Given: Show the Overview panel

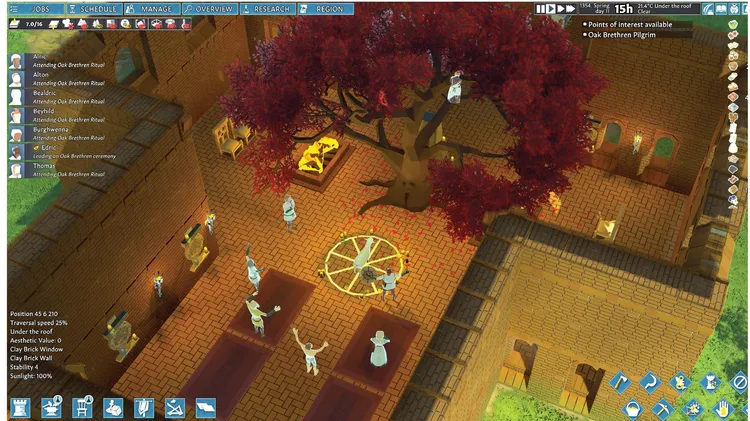Looking at the screenshot, I should click(x=210, y=8).
